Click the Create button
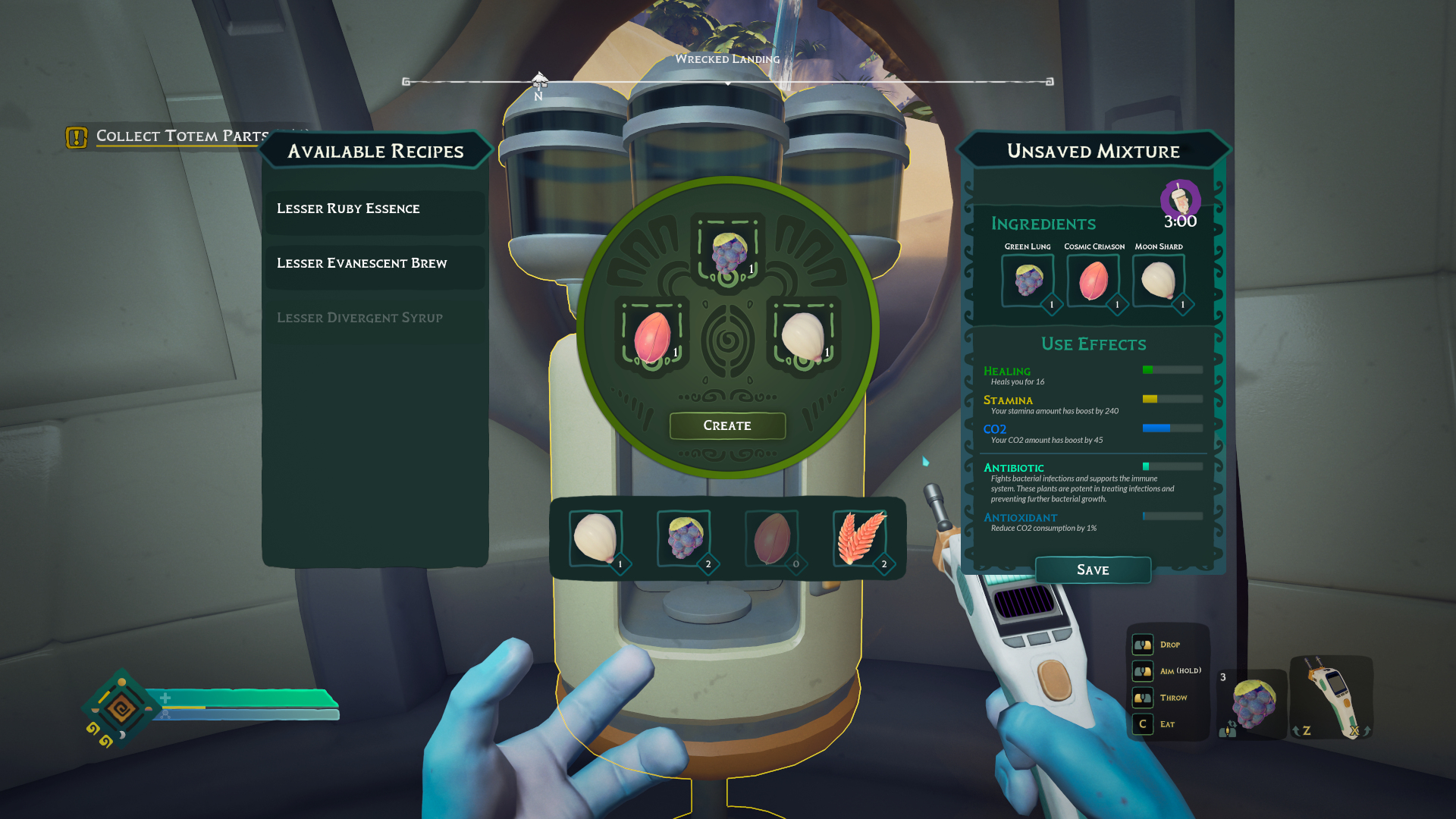 coord(727,425)
